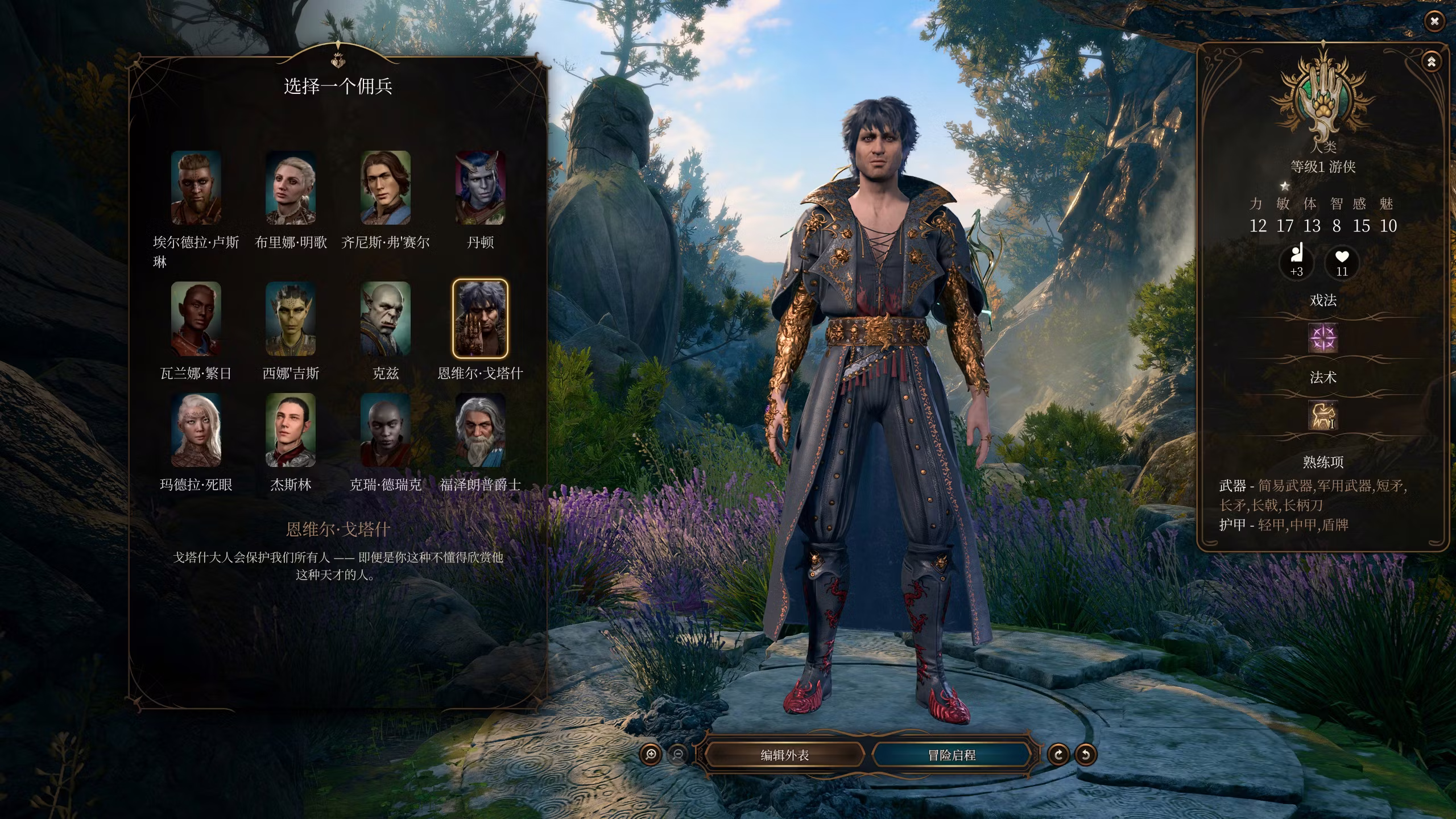The height and width of the screenshot is (819, 1456).
Task: Choose the 布里娜·明歌 hireling
Action: 291,188
